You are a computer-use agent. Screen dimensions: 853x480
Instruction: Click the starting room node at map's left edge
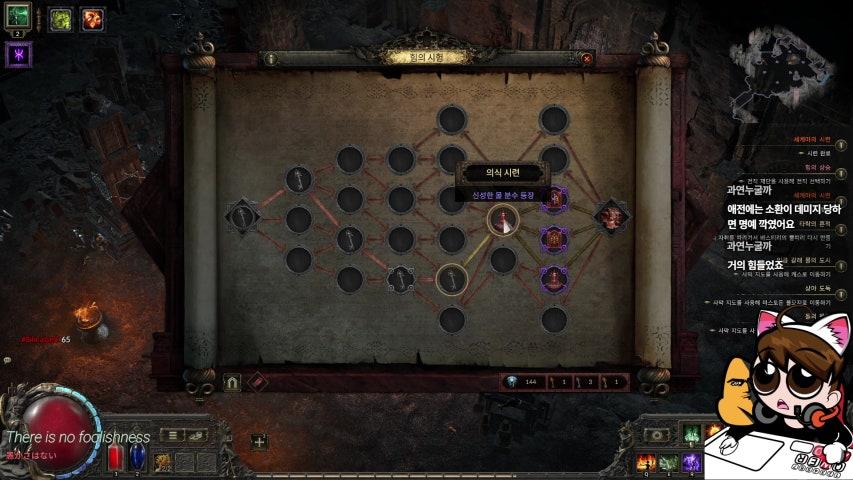tap(243, 217)
